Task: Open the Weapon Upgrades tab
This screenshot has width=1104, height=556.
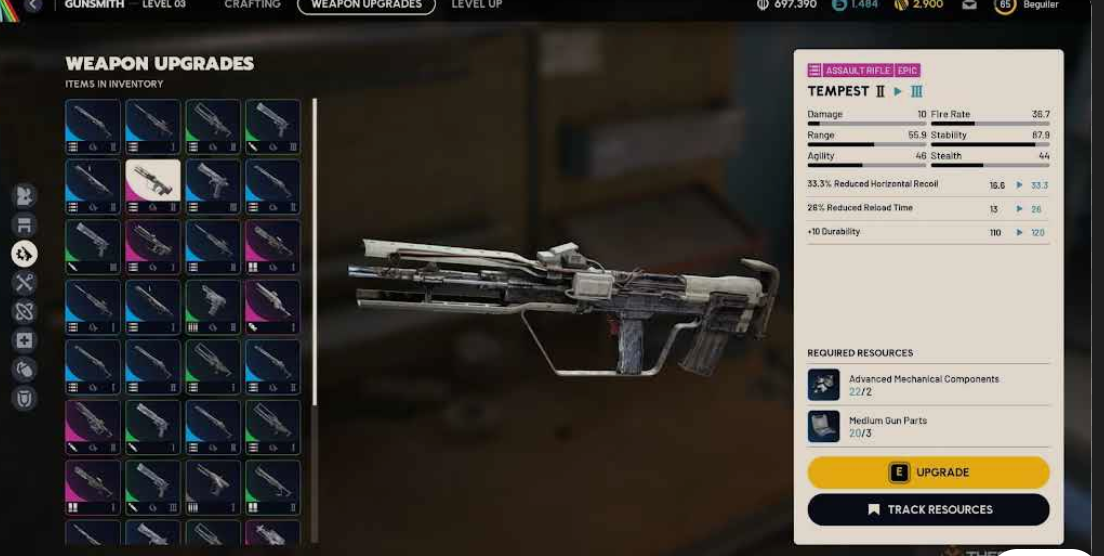Action: 366,5
